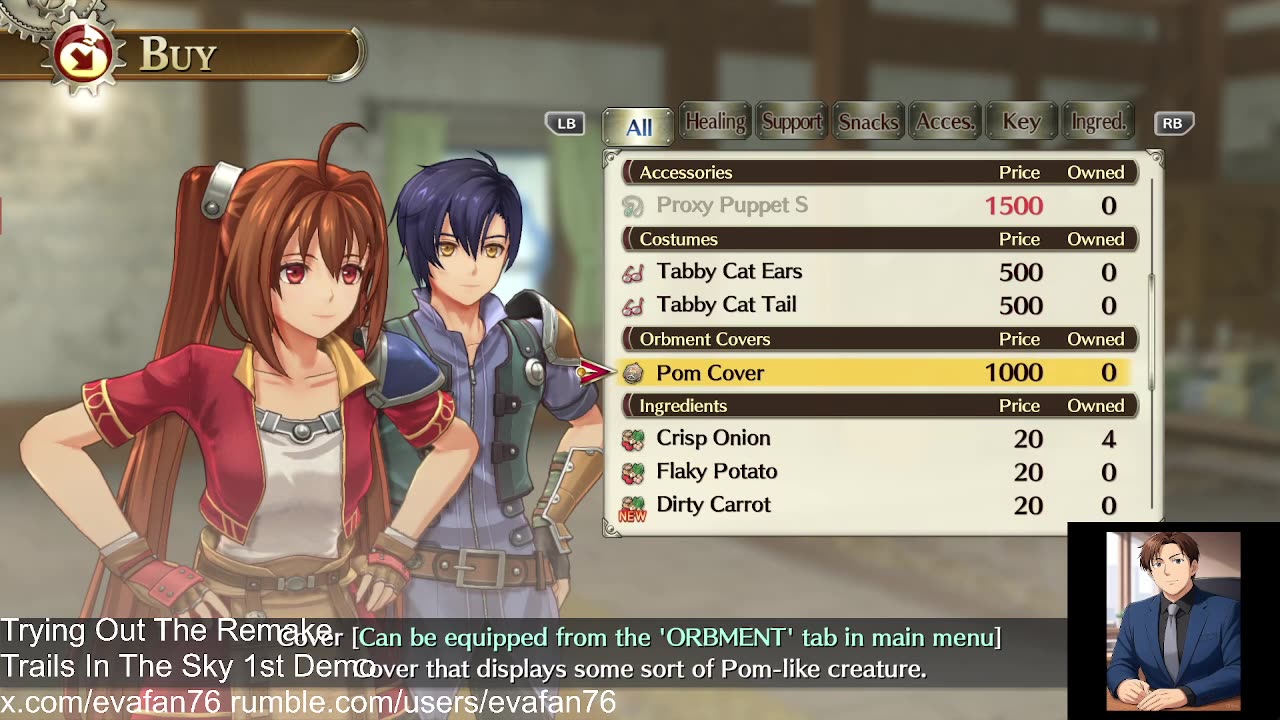Choose the Ingred. tab

tap(1097, 122)
